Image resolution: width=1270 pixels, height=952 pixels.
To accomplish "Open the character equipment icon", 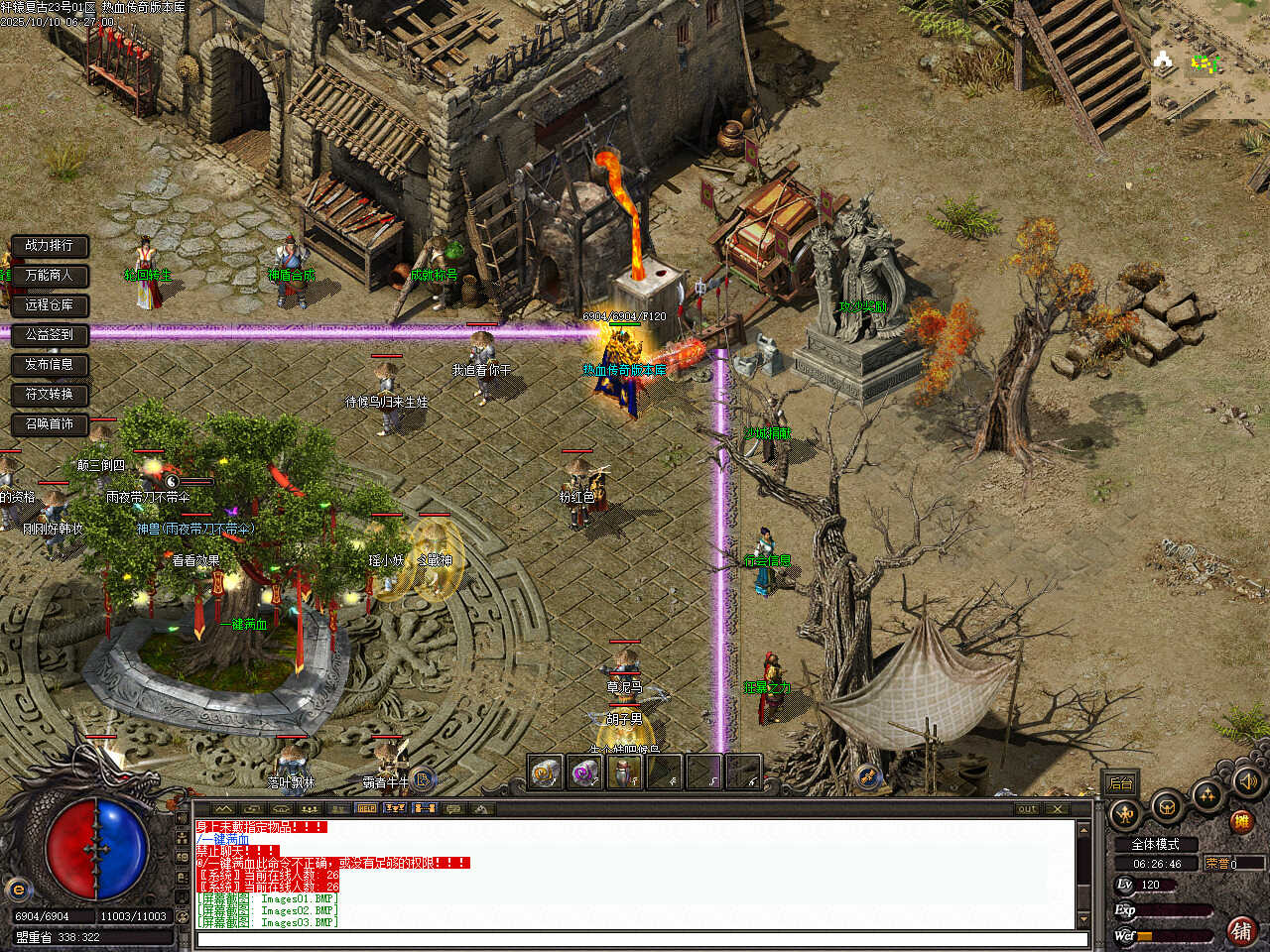I will coord(1125,815).
